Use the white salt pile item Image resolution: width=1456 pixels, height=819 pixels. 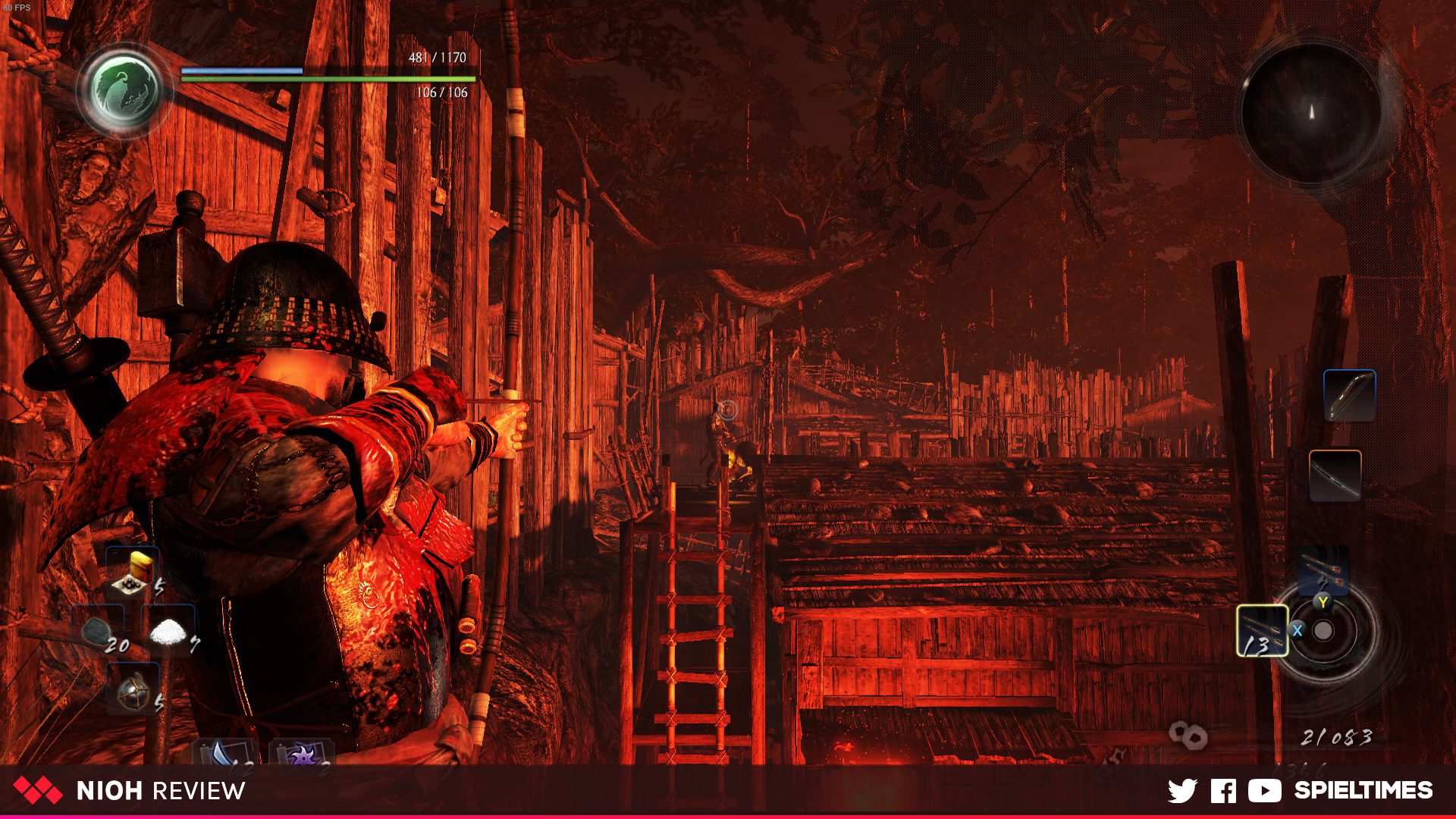[x=168, y=631]
